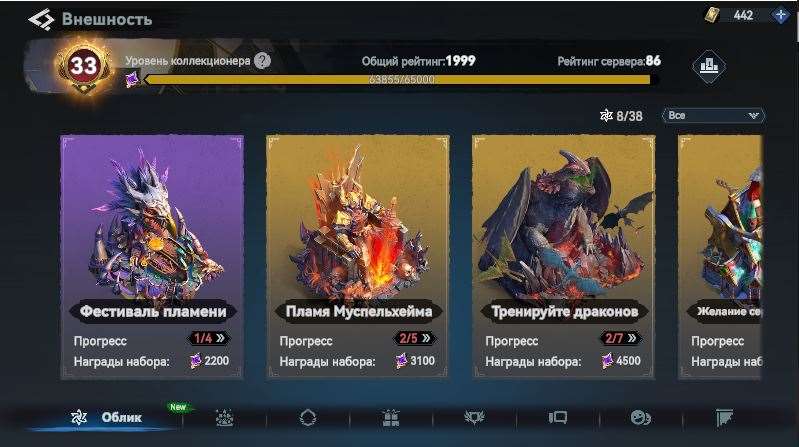This screenshot has width=799, height=447.
Task: Open the chat bubble frame tab
Action: [557, 418]
